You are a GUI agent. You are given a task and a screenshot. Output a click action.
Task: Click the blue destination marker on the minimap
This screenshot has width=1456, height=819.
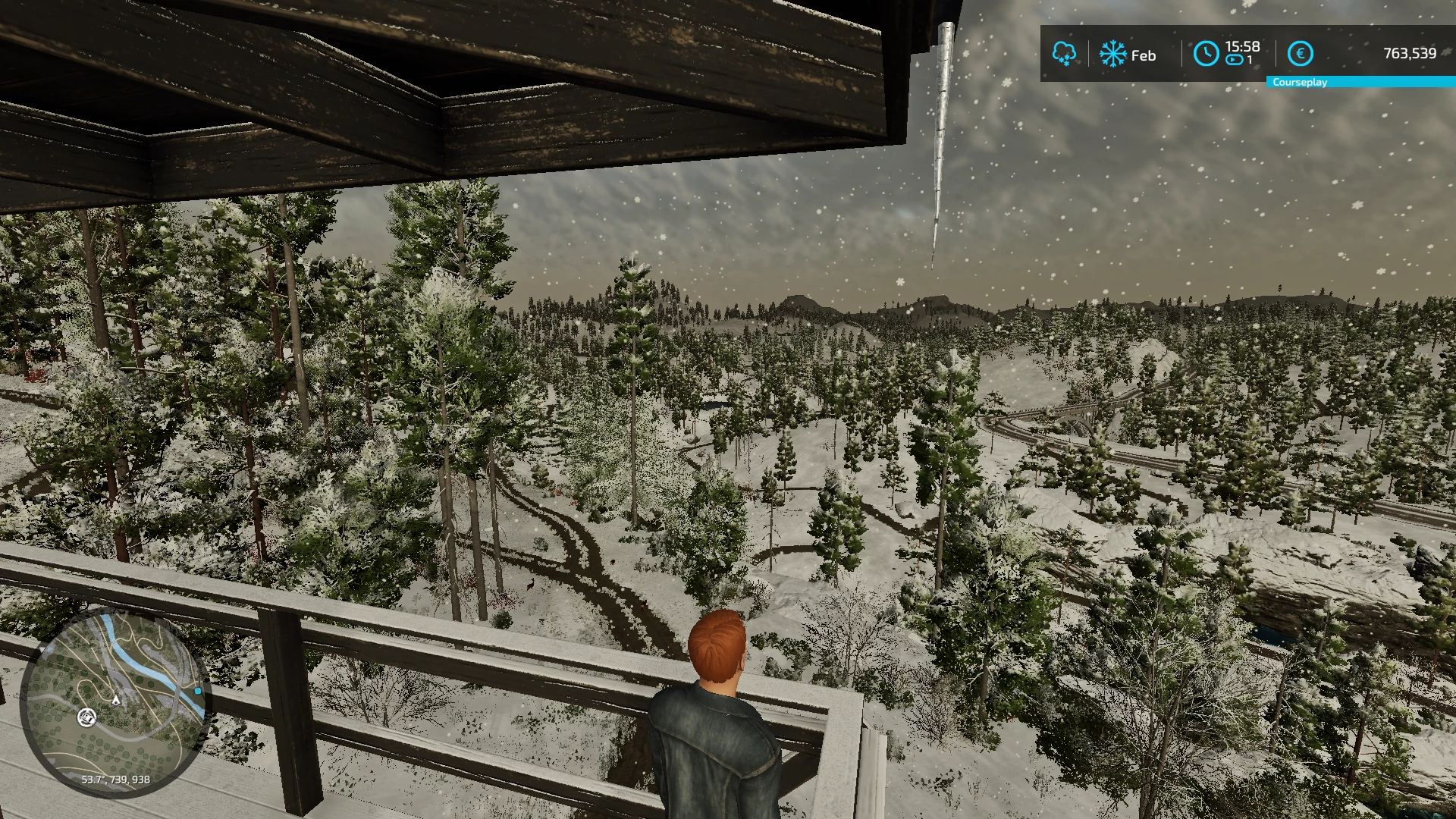point(197,691)
